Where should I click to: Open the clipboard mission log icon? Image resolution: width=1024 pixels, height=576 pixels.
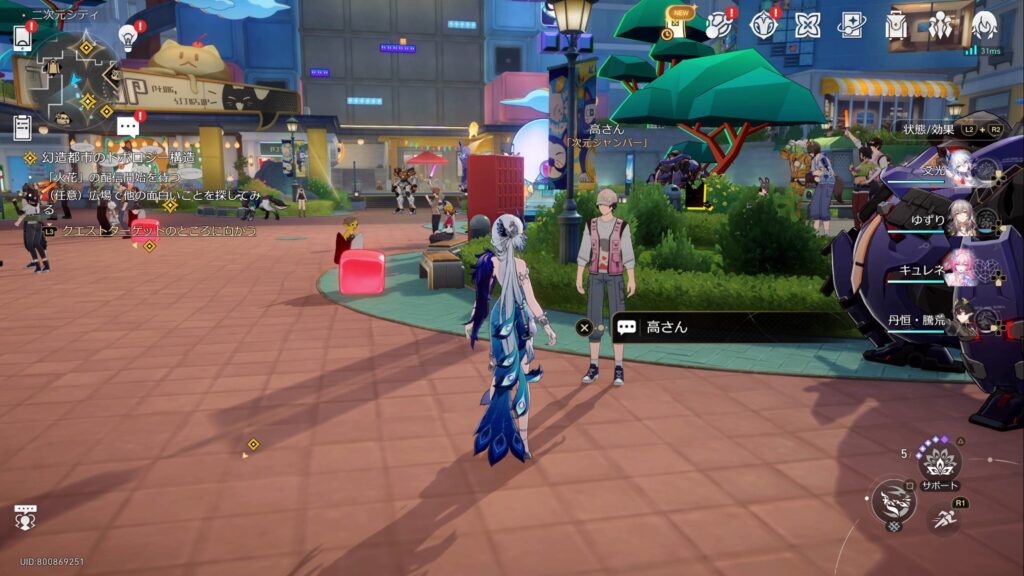pyautogui.click(x=22, y=127)
